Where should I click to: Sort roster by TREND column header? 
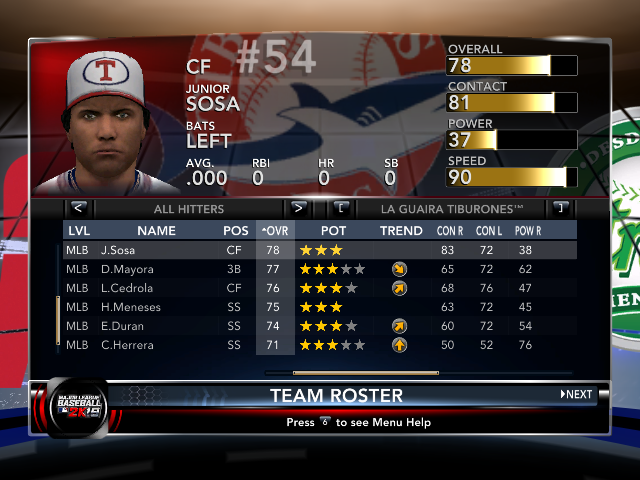tap(401, 231)
